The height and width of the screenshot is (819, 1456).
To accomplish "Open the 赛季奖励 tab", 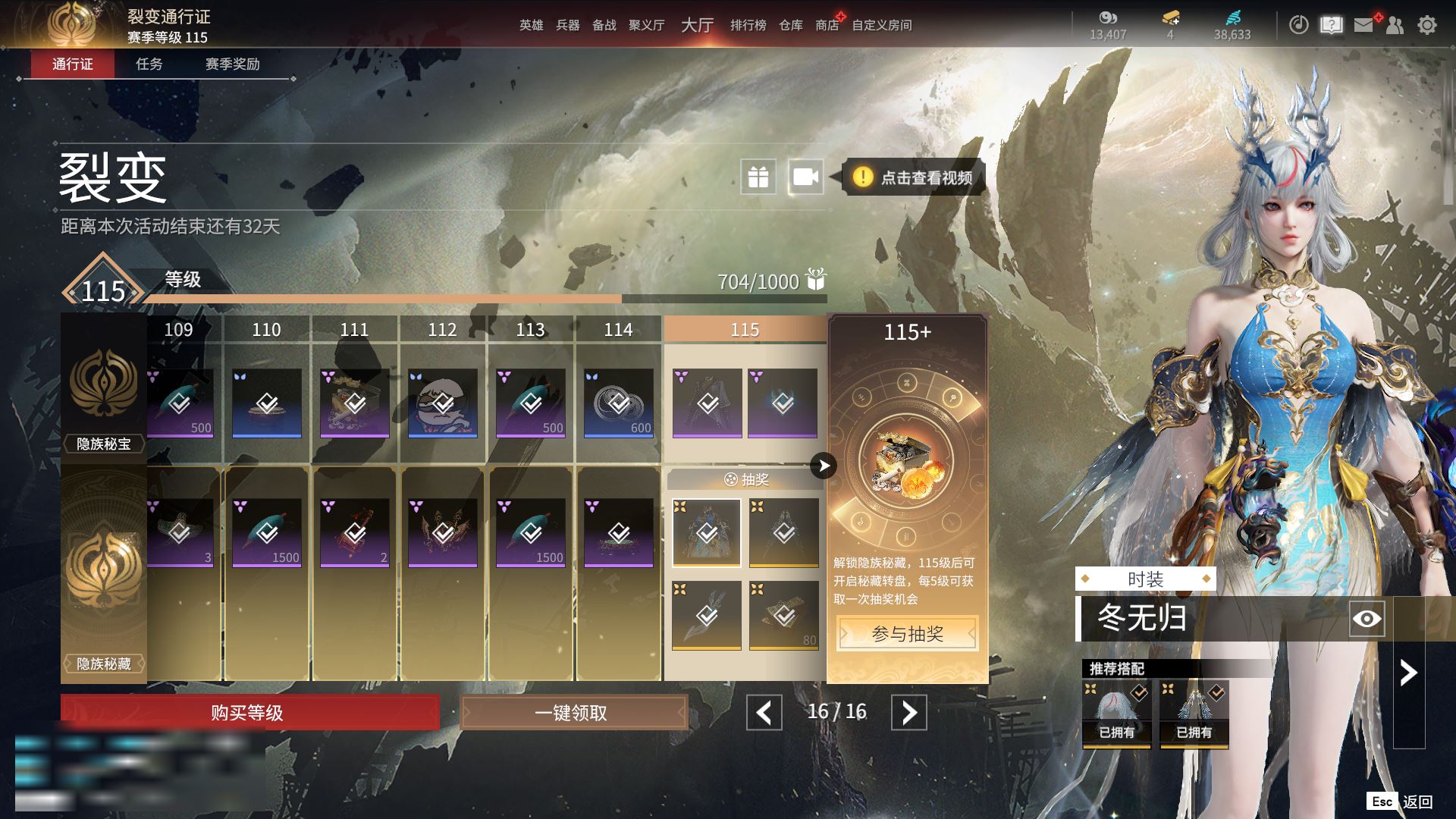I will coord(232,64).
